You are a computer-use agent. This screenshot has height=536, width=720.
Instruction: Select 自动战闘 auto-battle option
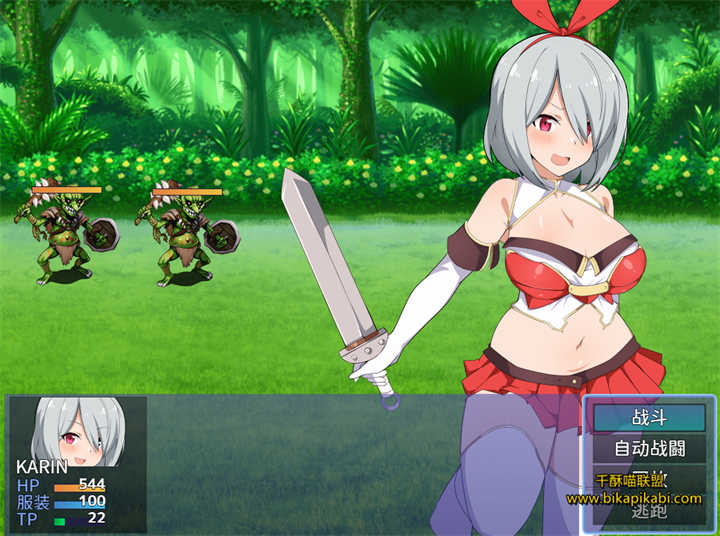[x=648, y=448]
